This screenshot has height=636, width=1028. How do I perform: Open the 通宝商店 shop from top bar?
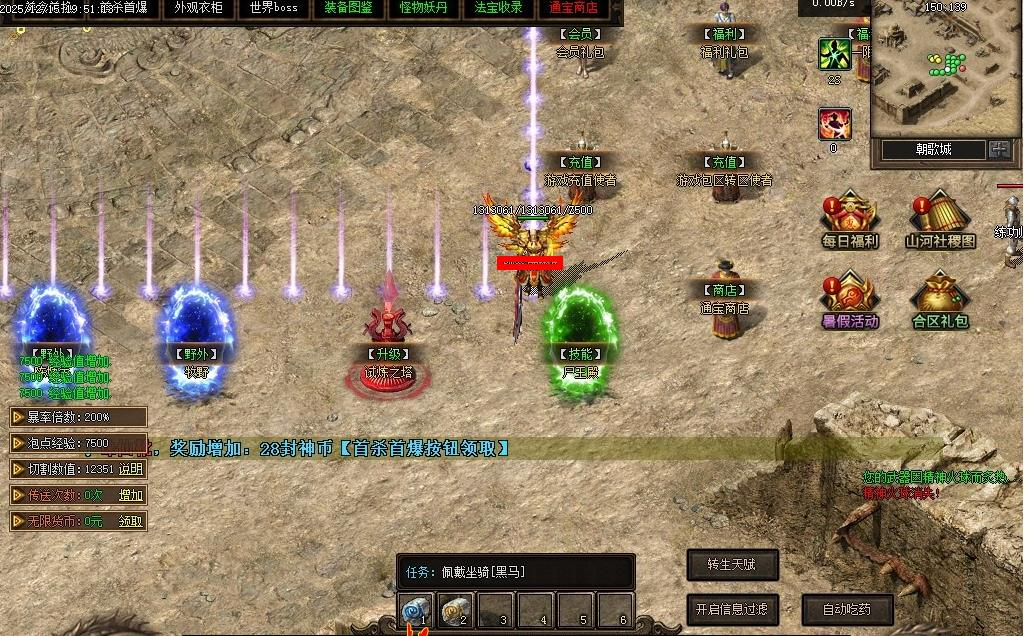(573, 8)
